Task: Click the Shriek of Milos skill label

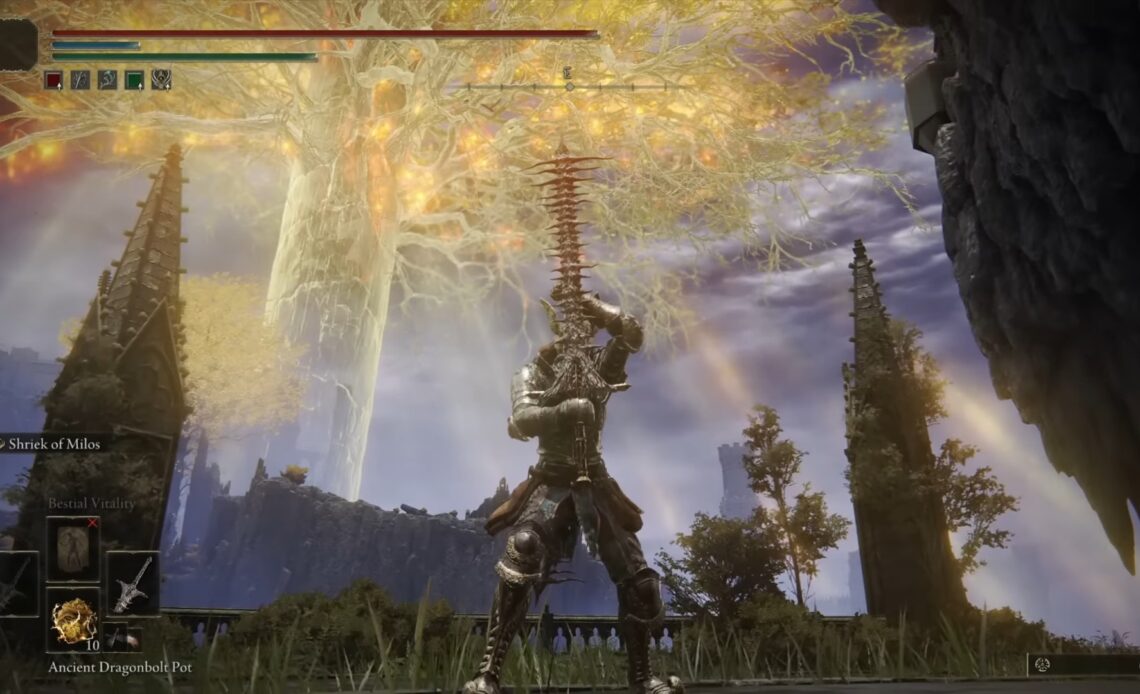Action: pos(55,444)
